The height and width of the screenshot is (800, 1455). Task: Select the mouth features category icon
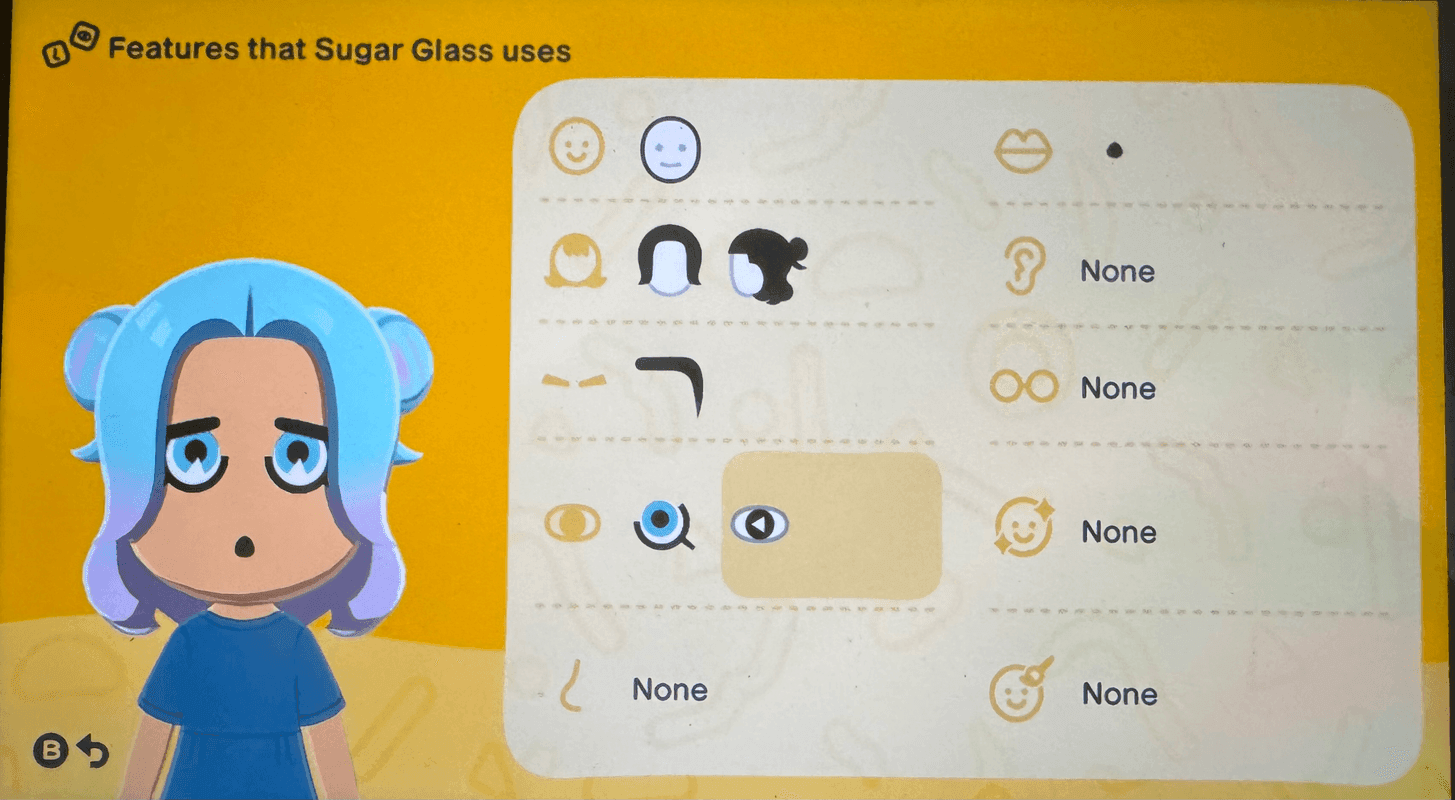pyautogui.click(x=1023, y=152)
